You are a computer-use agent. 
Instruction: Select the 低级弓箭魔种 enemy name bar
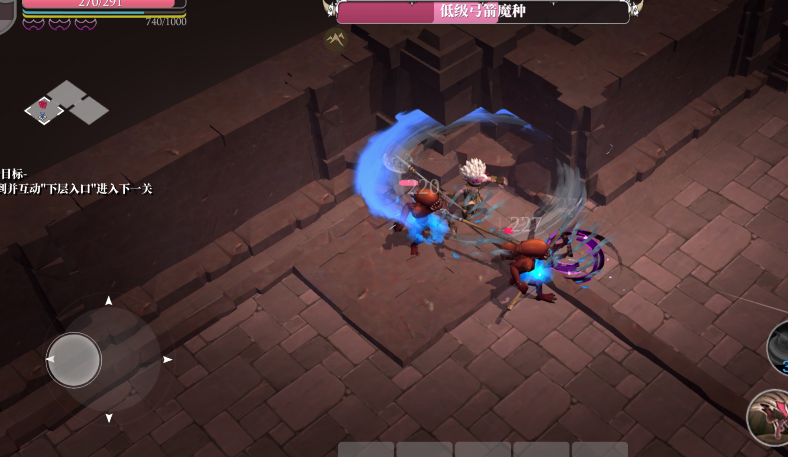click(x=483, y=12)
